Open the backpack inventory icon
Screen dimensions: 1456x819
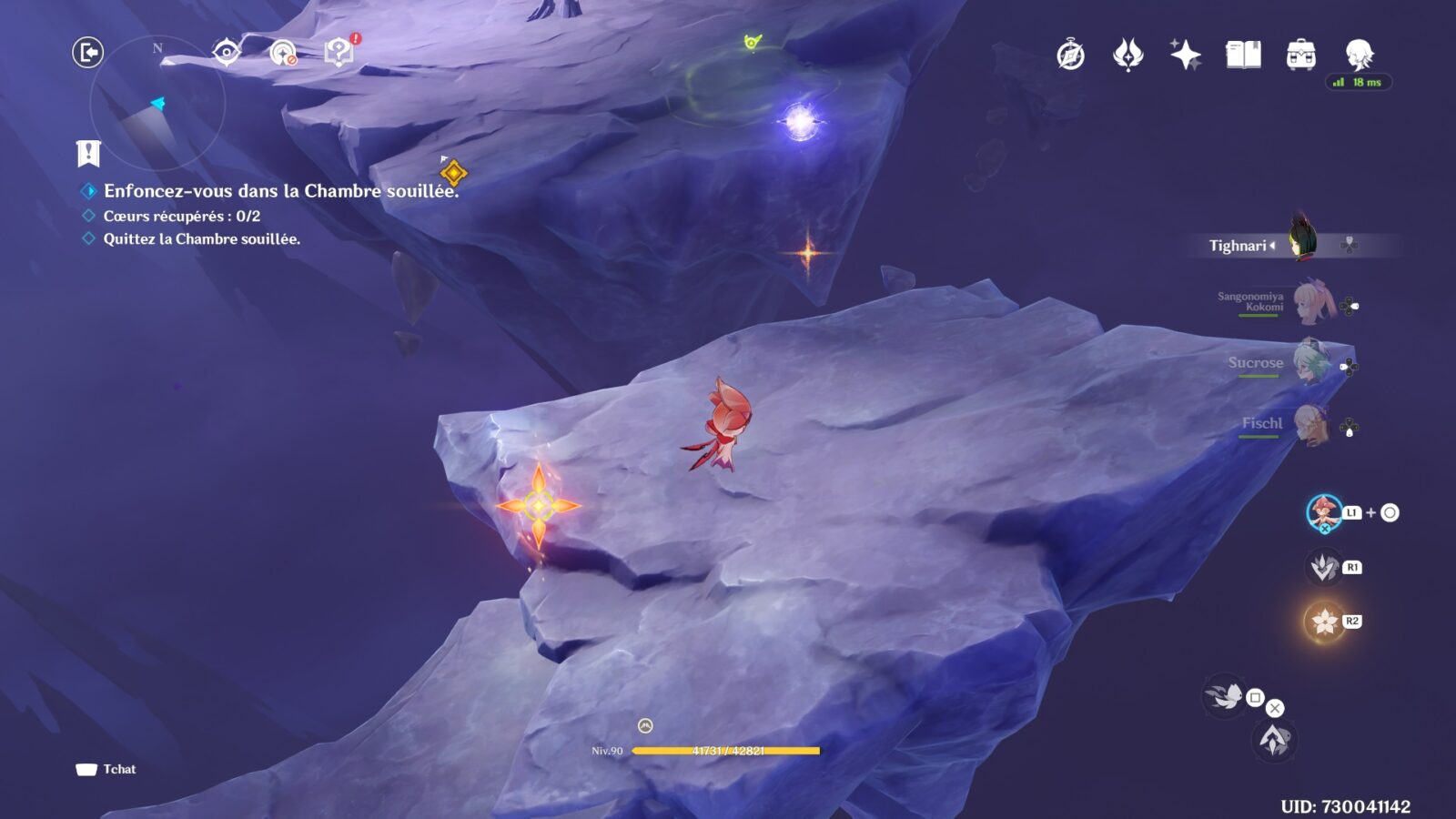(1300, 56)
